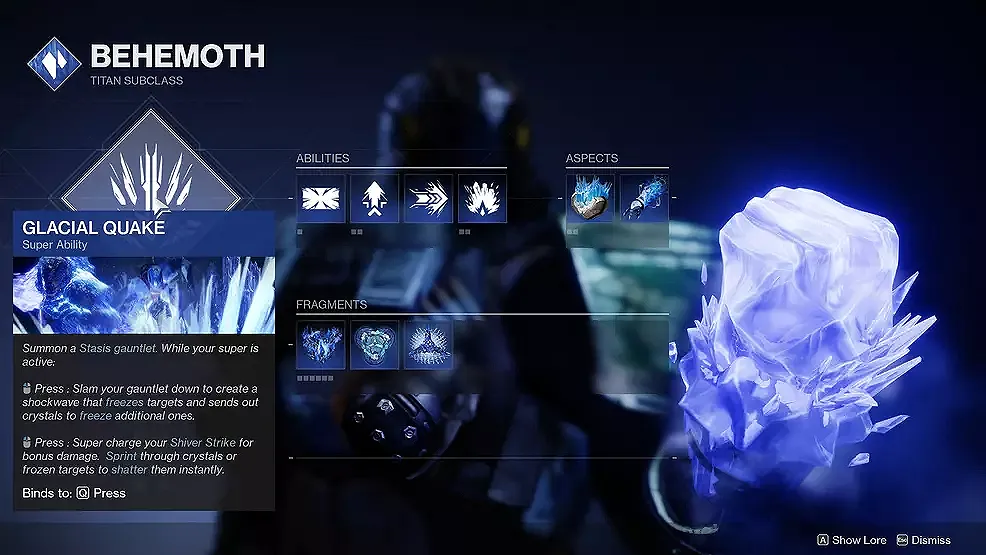The width and height of the screenshot is (986, 555).
Task: Open the Shiver Strike melee arrow icon
Action: [x=428, y=198]
